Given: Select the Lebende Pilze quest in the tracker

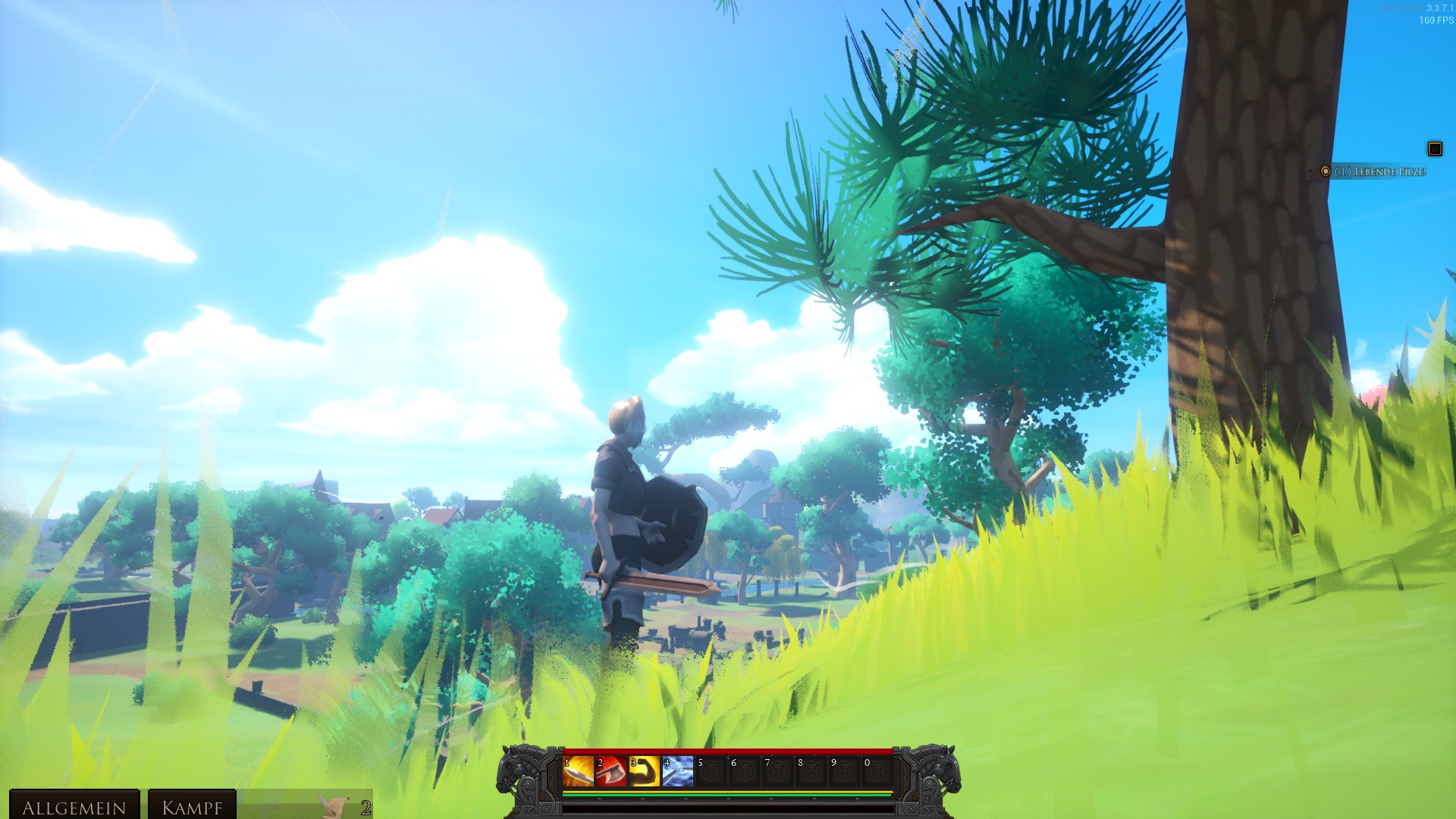Looking at the screenshot, I should (x=1380, y=172).
